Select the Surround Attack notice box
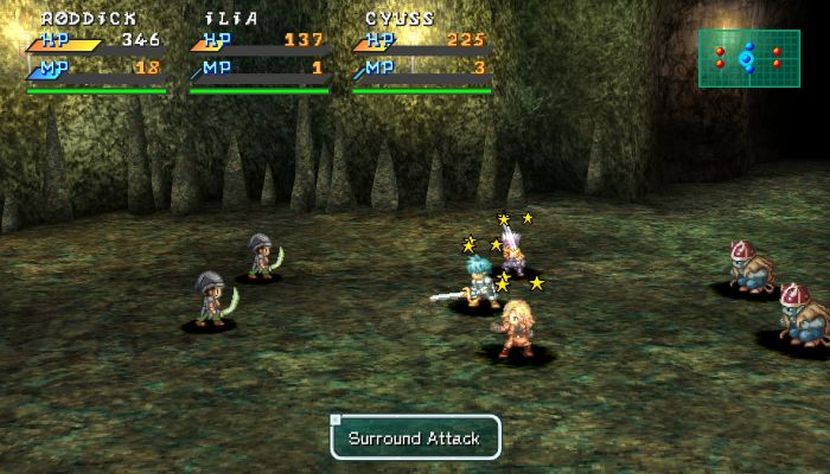Screen dimensions: 830x474 click(415, 438)
